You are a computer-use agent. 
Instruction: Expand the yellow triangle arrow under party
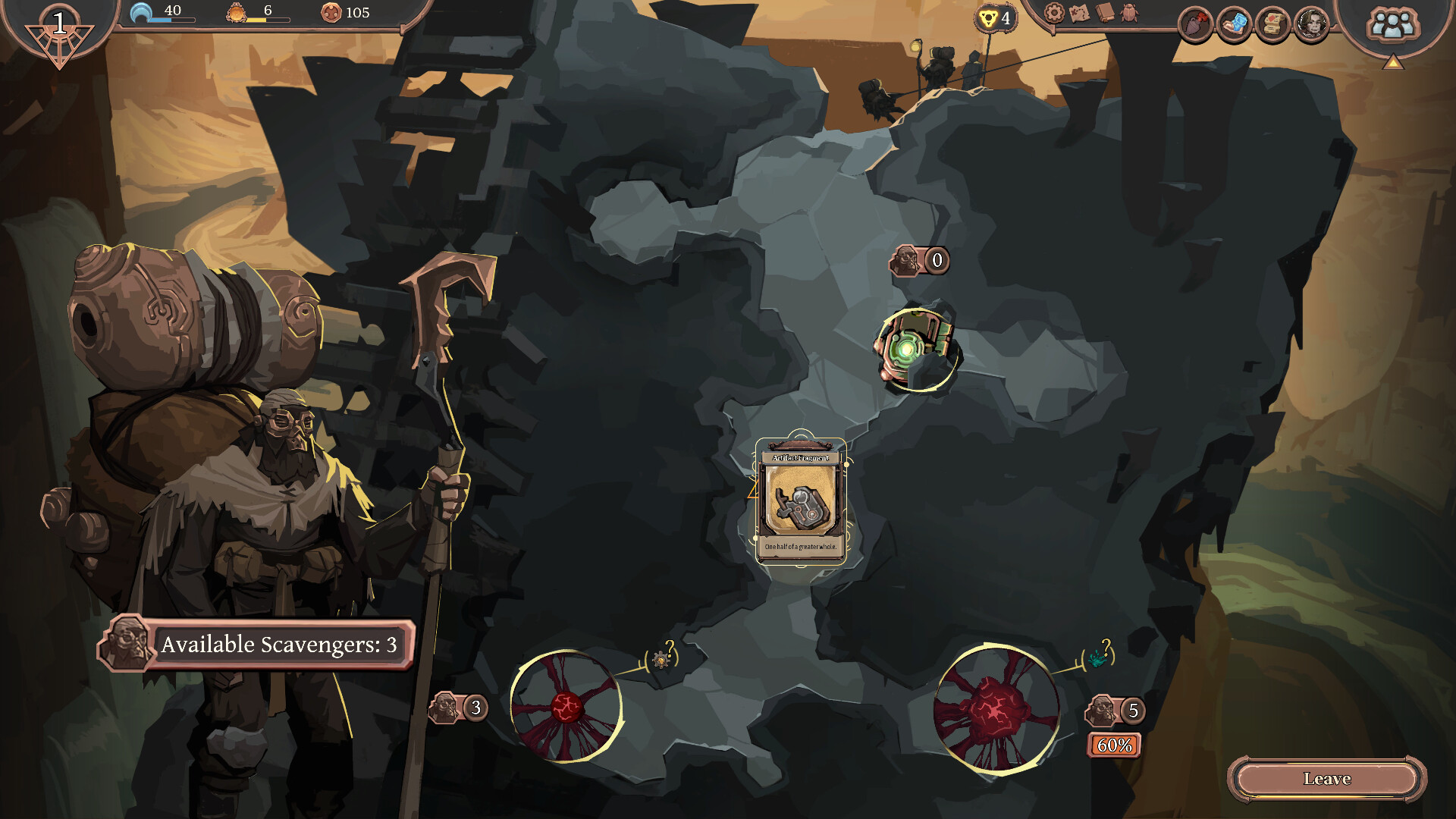click(x=1392, y=63)
